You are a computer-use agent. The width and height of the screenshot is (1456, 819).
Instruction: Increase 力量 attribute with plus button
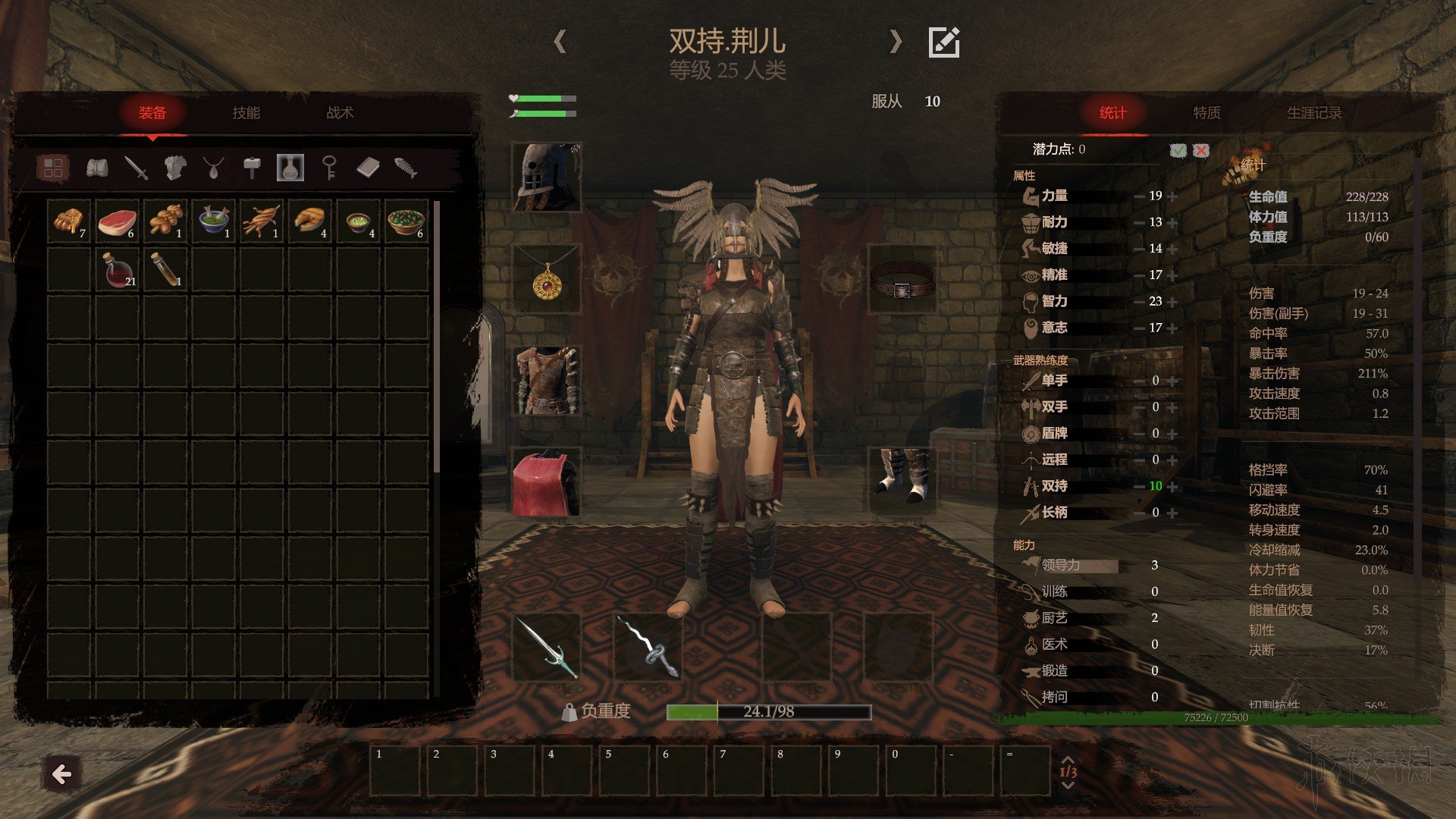[x=1173, y=196]
